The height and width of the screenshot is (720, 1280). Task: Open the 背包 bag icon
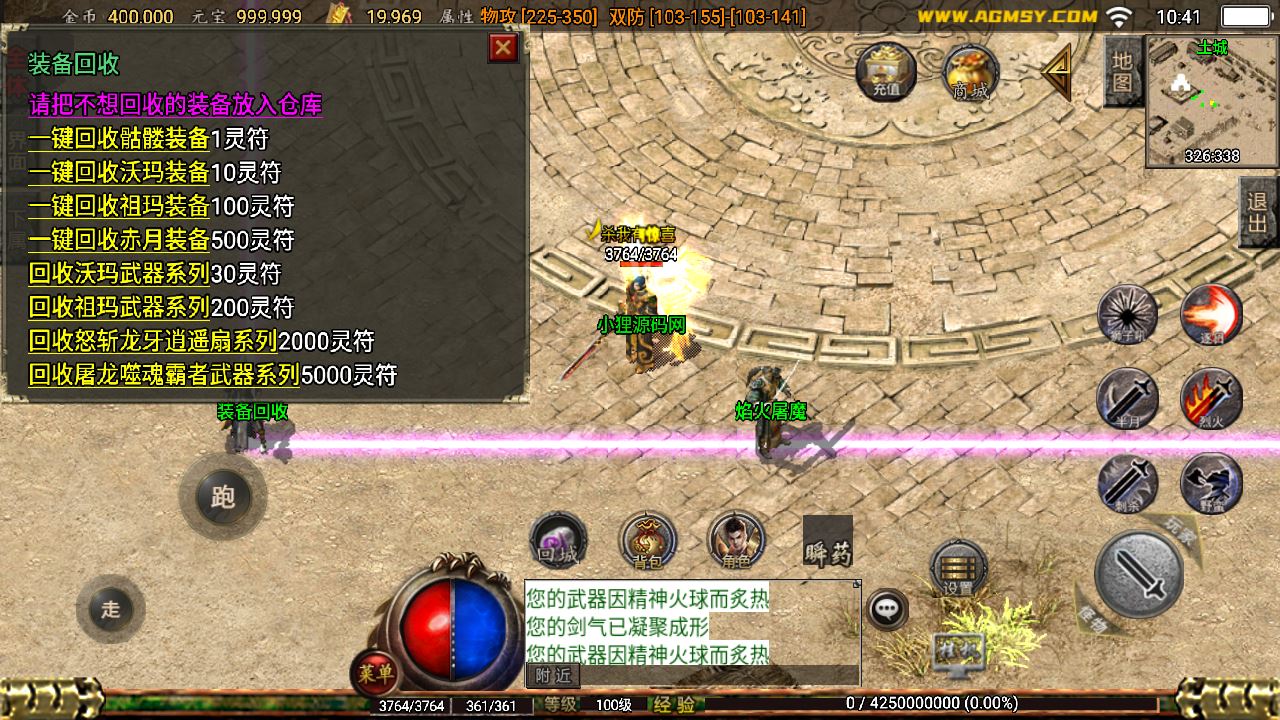(647, 541)
